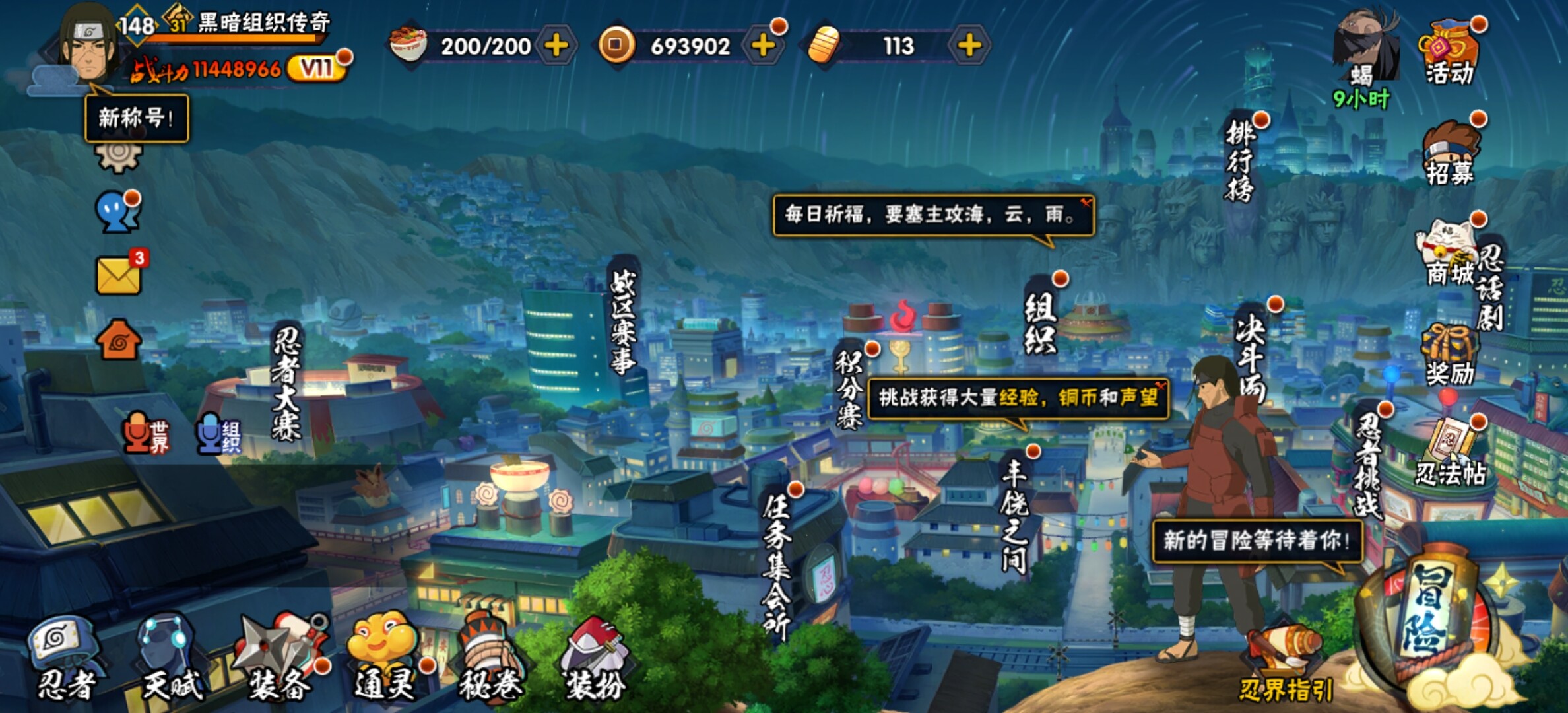Add more ramen stamina

pyautogui.click(x=556, y=46)
